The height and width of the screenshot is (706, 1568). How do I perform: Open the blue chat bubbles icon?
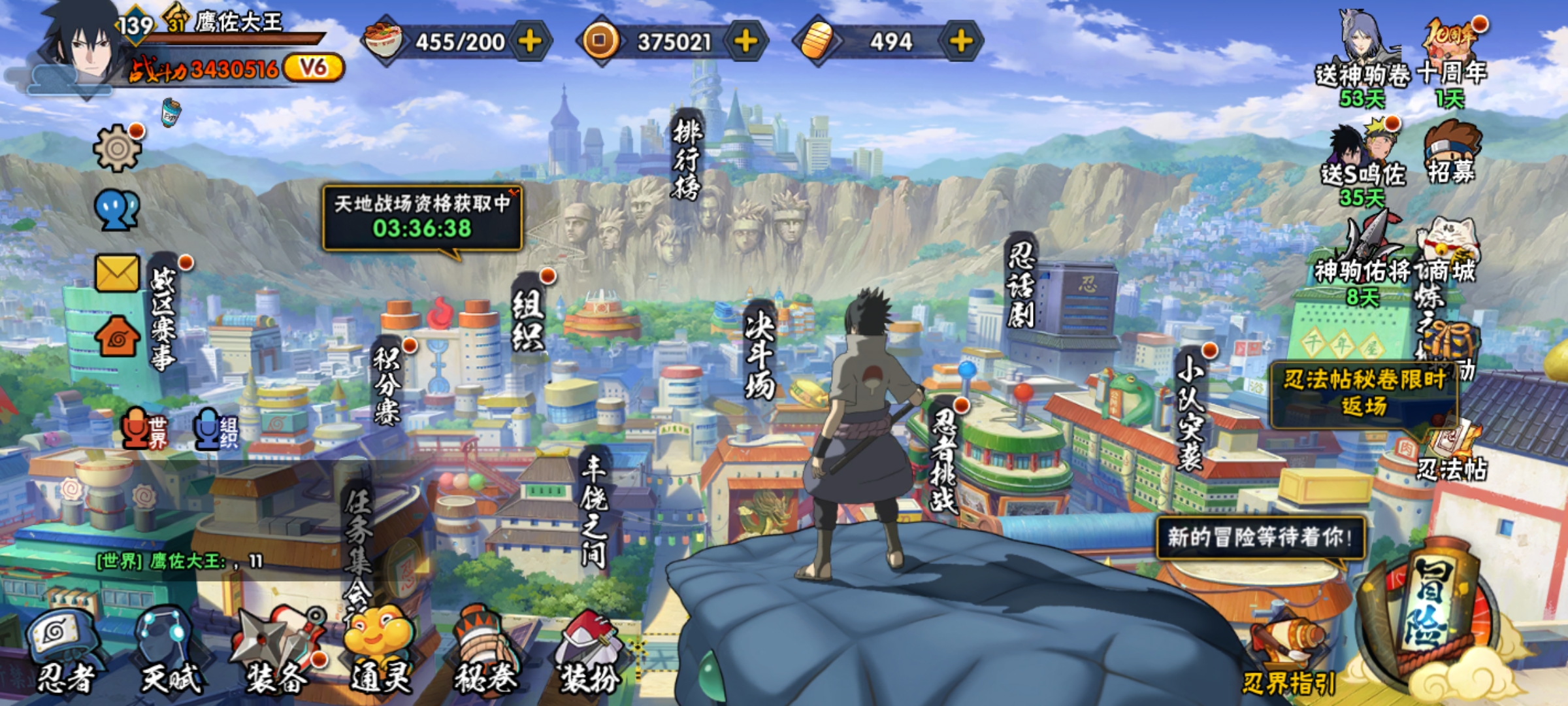tap(118, 210)
